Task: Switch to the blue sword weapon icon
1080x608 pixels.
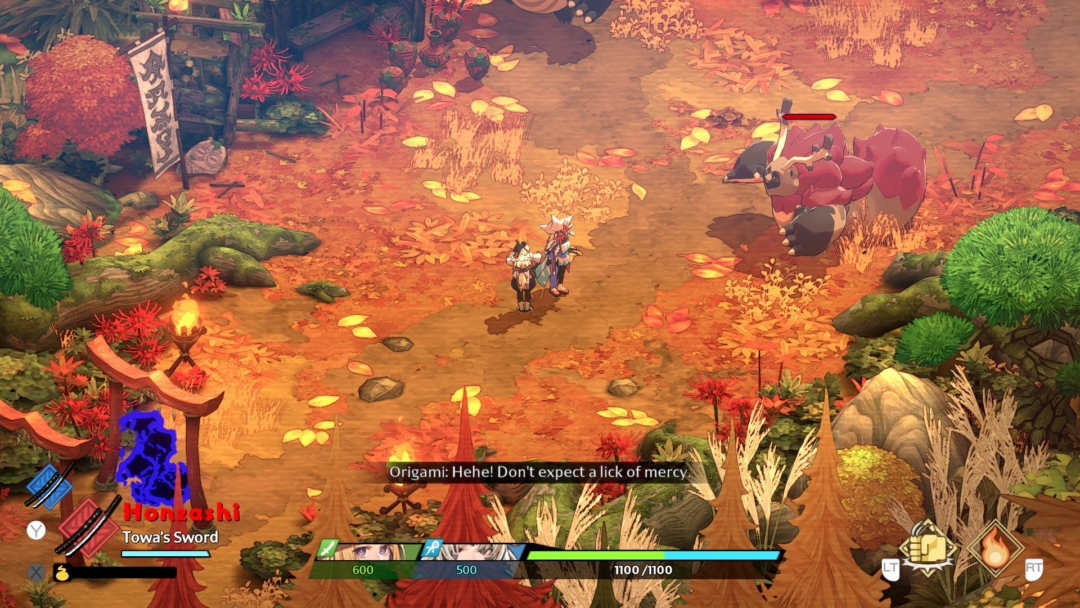Action: tap(49, 486)
